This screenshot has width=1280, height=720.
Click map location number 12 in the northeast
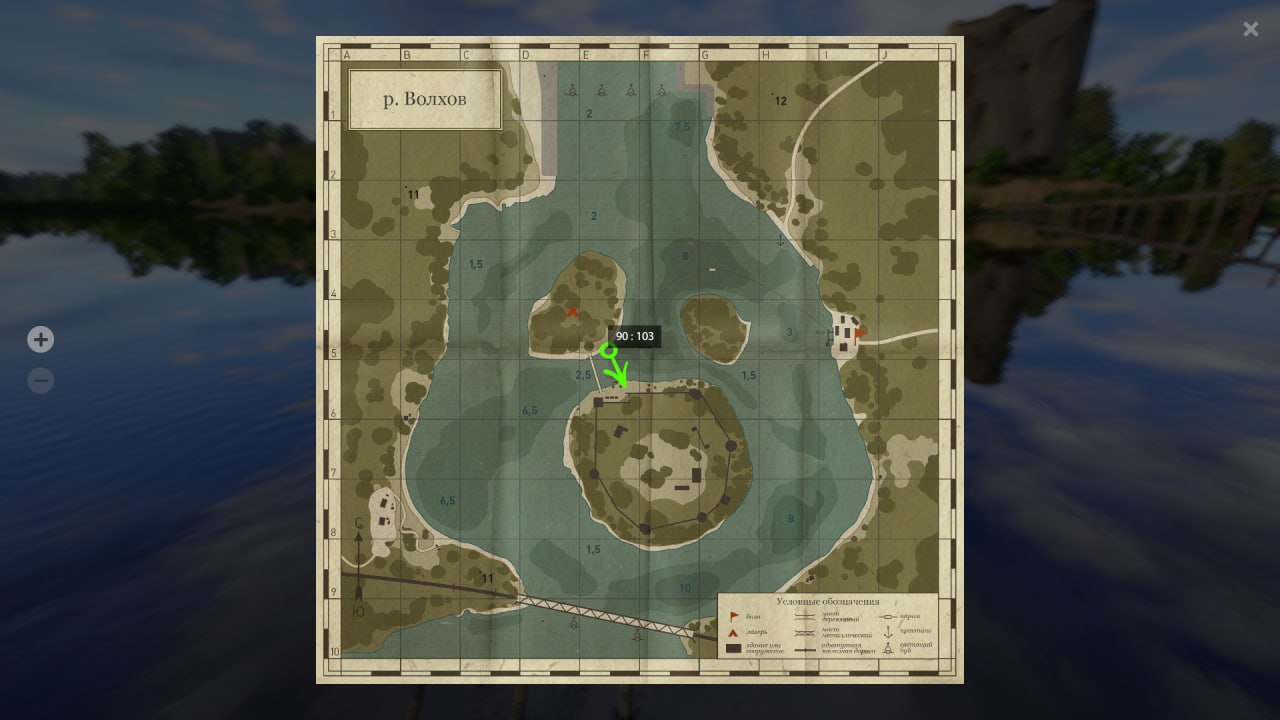click(x=780, y=100)
